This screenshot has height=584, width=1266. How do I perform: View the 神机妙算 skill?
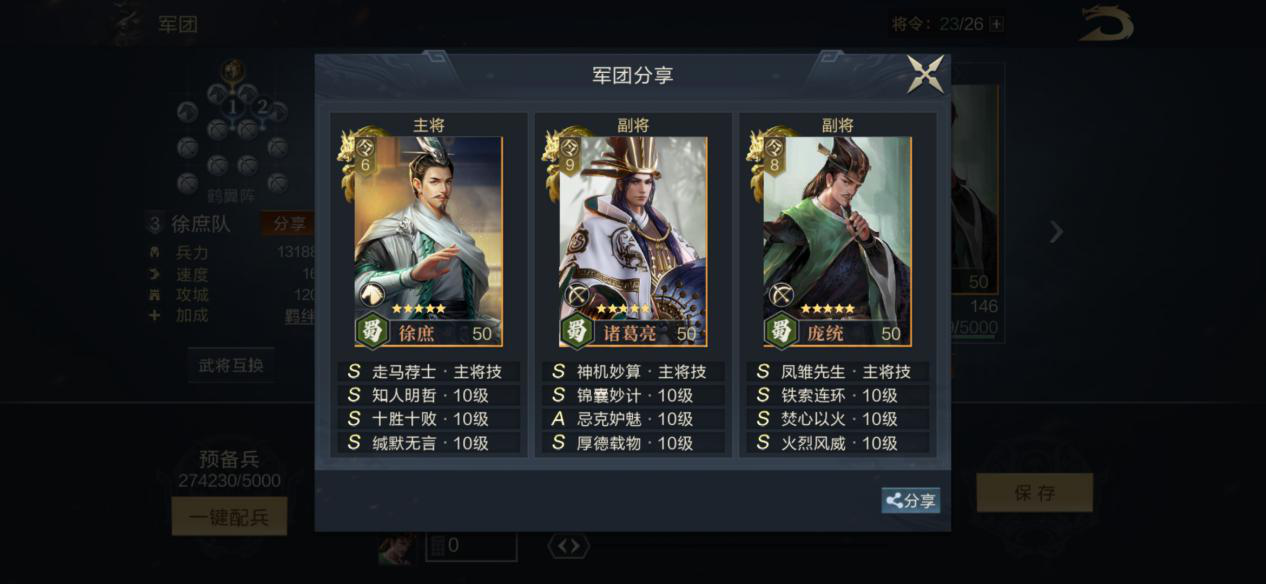pyautogui.click(x=634, y=371)
